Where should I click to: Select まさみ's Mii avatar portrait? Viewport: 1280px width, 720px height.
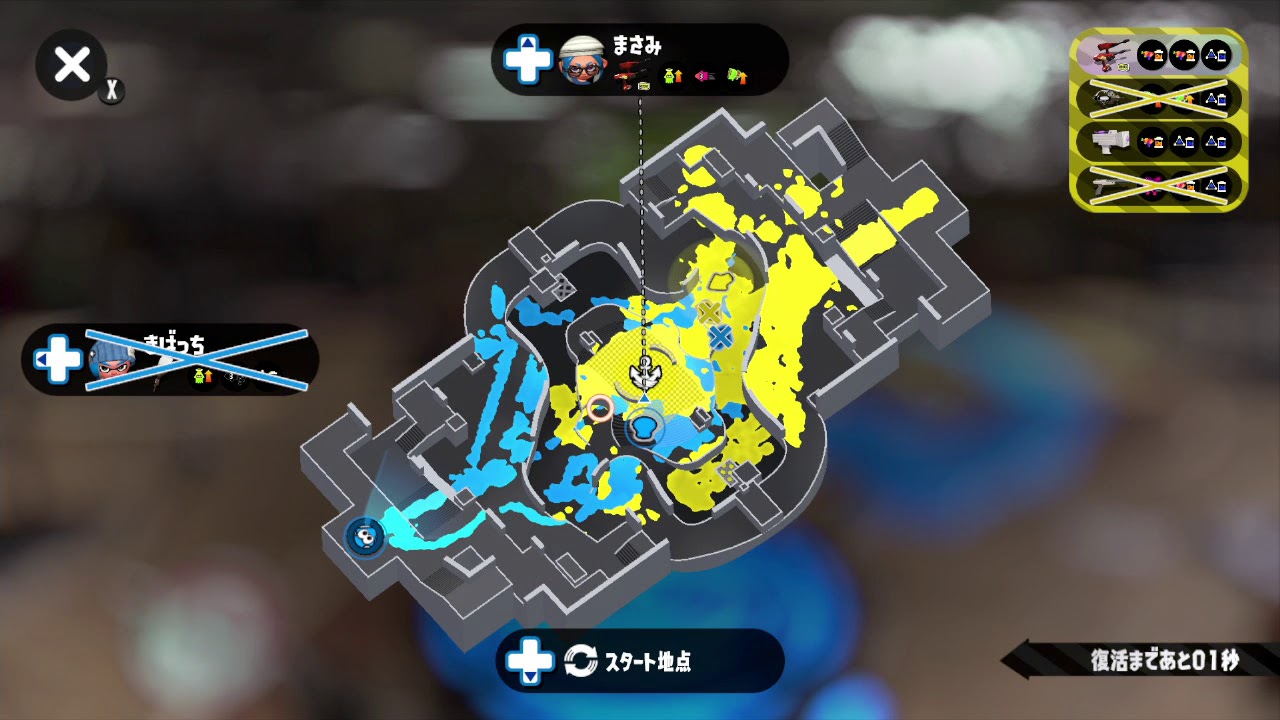coord(582,64)
